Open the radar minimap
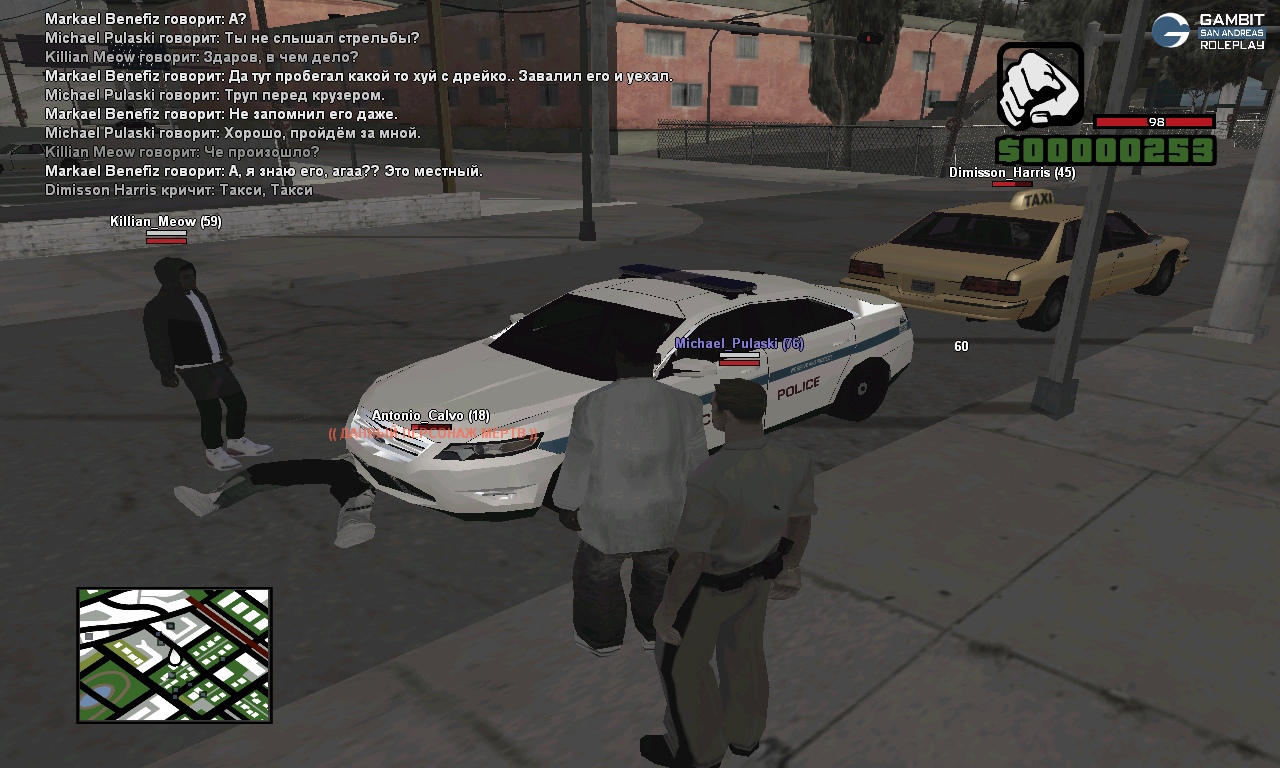Image resolution: width=1280 pixels, height=768 pixels. coord(174,655)
